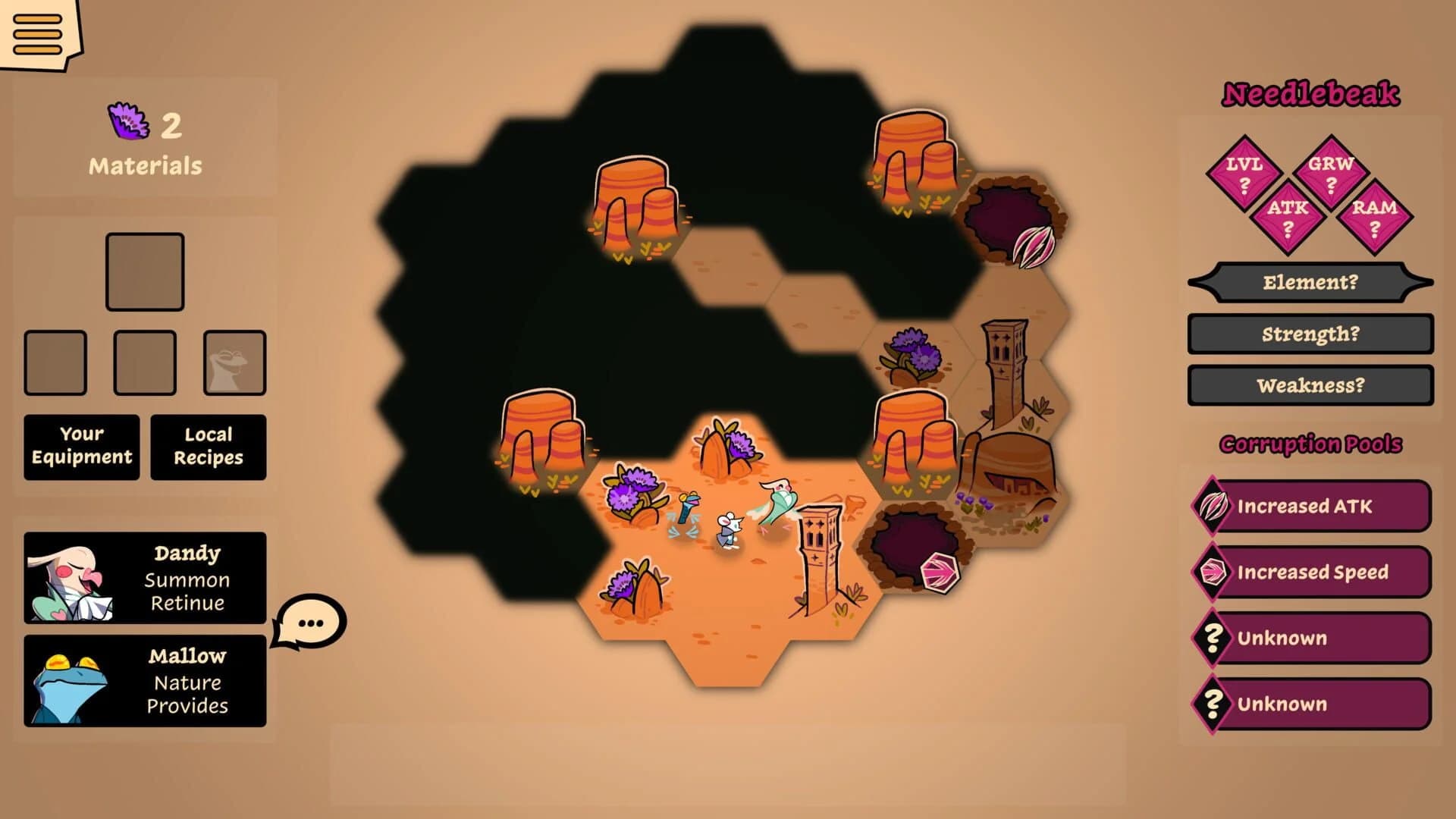Select Dandy's Summon Retinue ability

[x=144, y=579]
